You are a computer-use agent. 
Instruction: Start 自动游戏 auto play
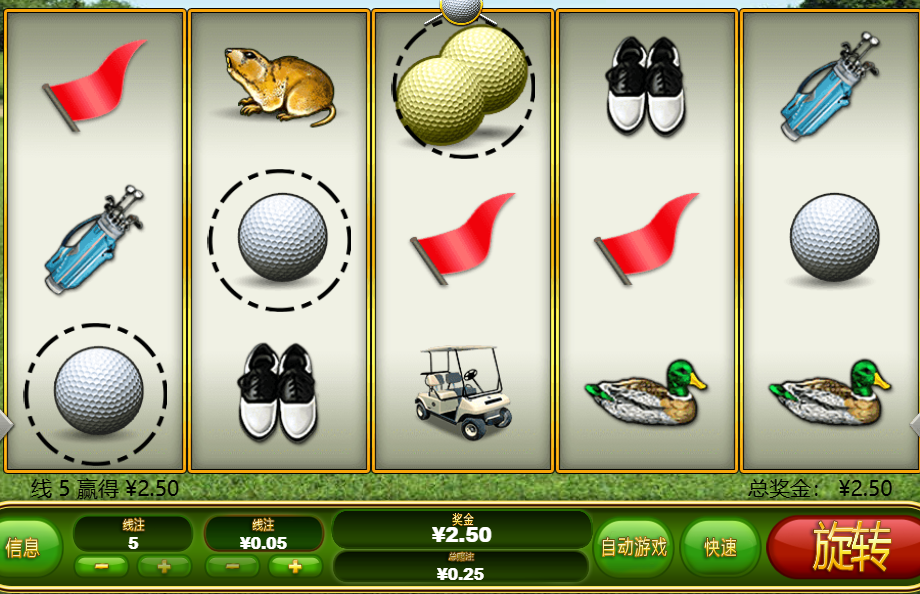point(633,547)
